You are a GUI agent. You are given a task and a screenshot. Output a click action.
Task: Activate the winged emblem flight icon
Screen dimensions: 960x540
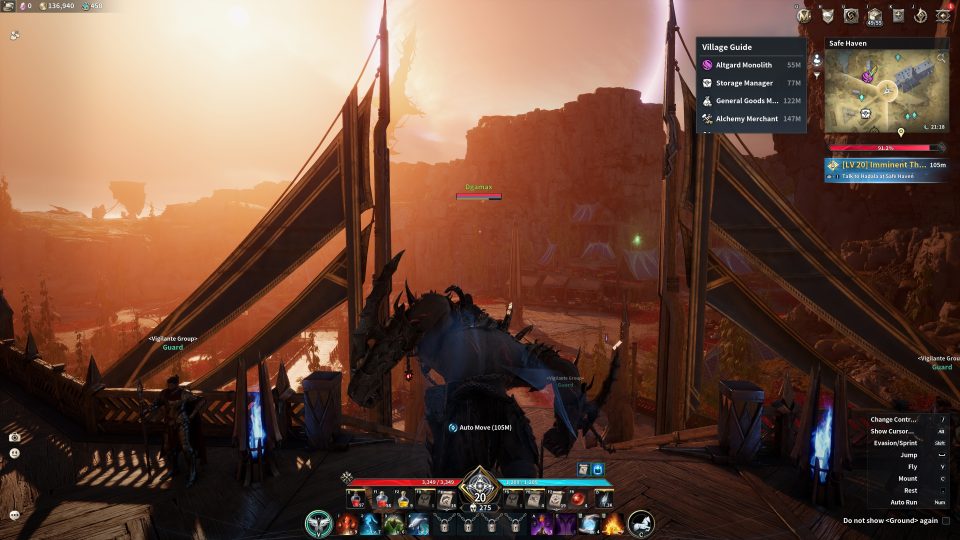click(318, 523)
